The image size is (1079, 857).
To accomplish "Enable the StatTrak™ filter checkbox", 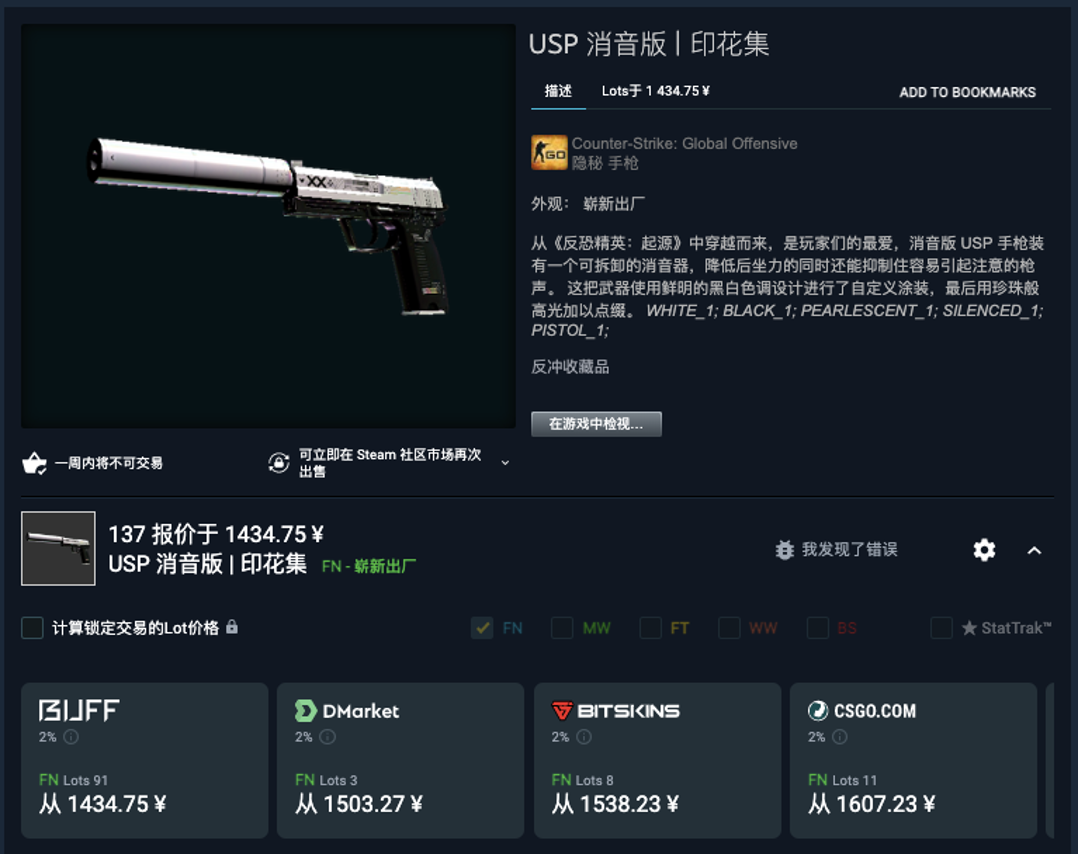I will point(941,628).
